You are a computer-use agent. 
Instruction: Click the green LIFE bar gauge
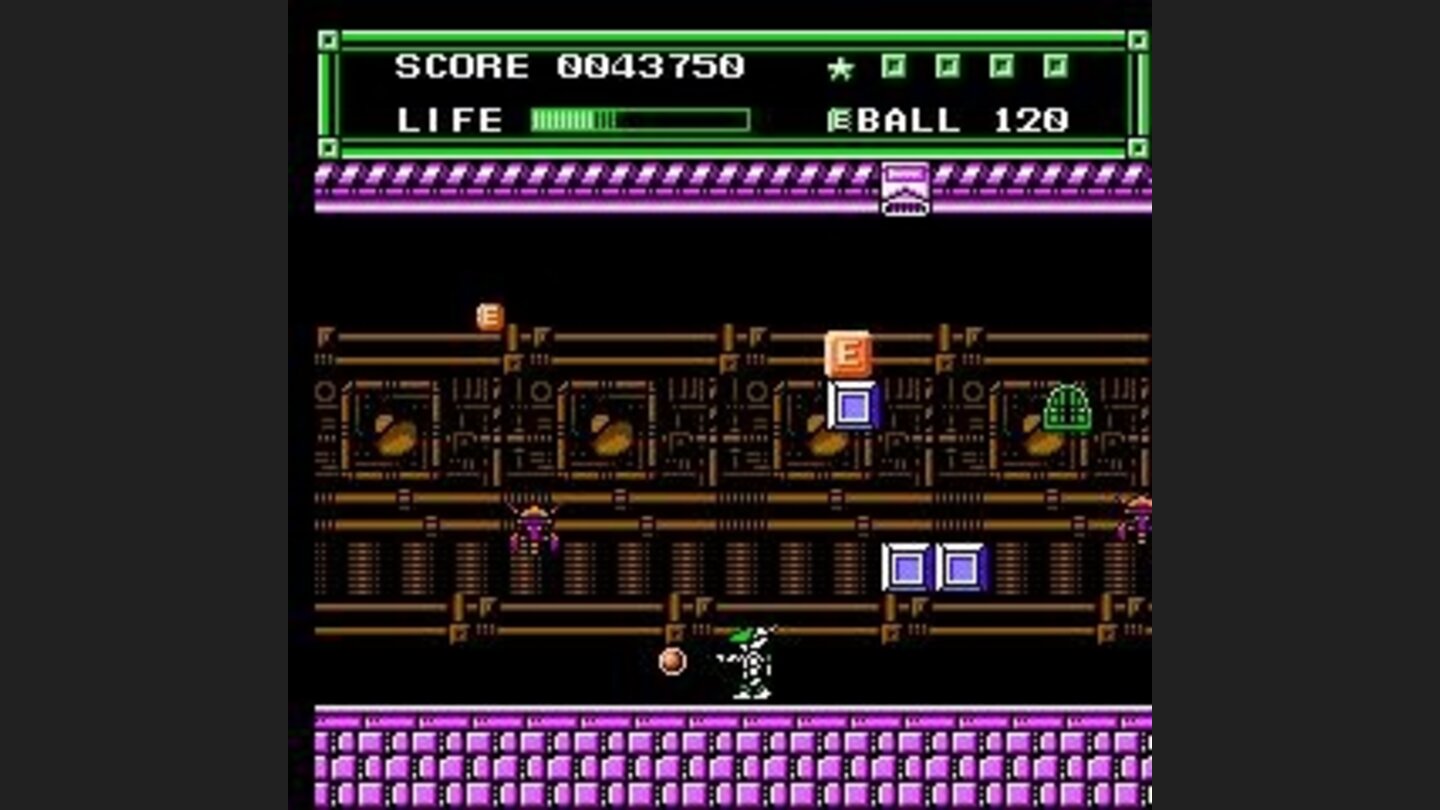pos(640,119)
